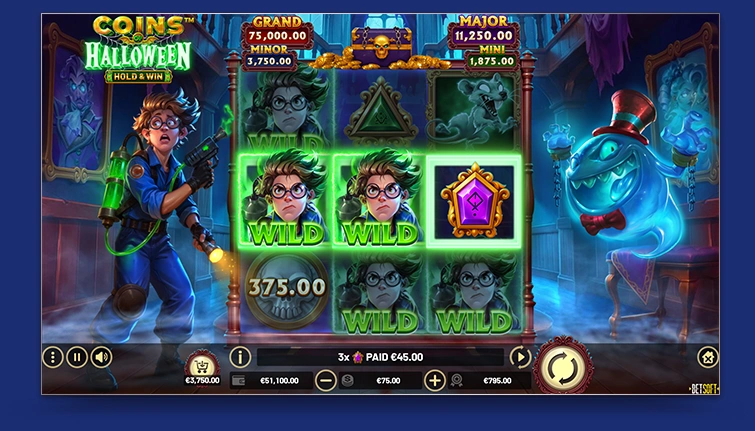
Task: Click the home button with the X
Action: coord(707,357)
